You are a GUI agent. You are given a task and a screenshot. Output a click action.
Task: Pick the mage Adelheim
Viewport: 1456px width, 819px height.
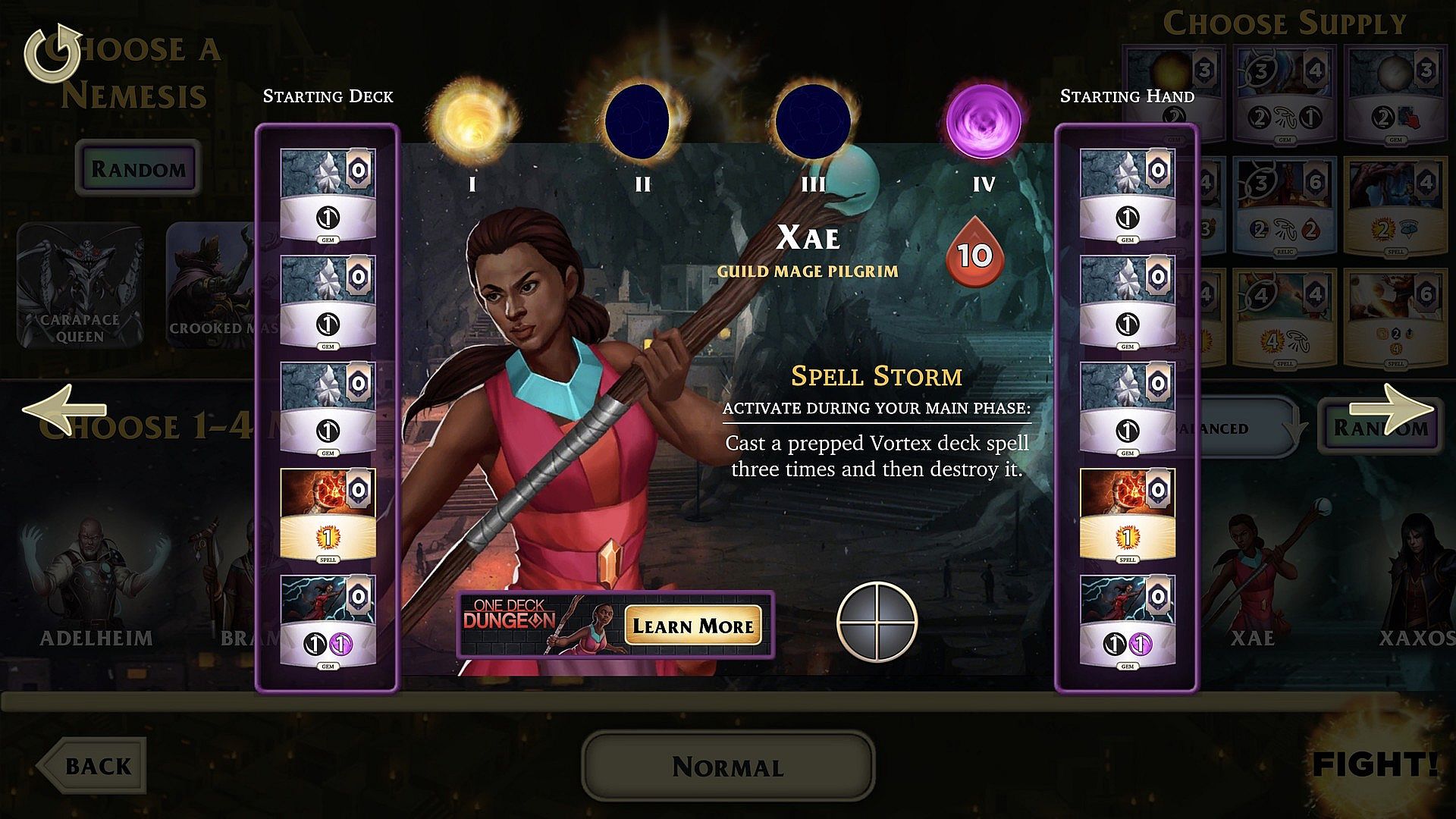[x=96, y=584]
